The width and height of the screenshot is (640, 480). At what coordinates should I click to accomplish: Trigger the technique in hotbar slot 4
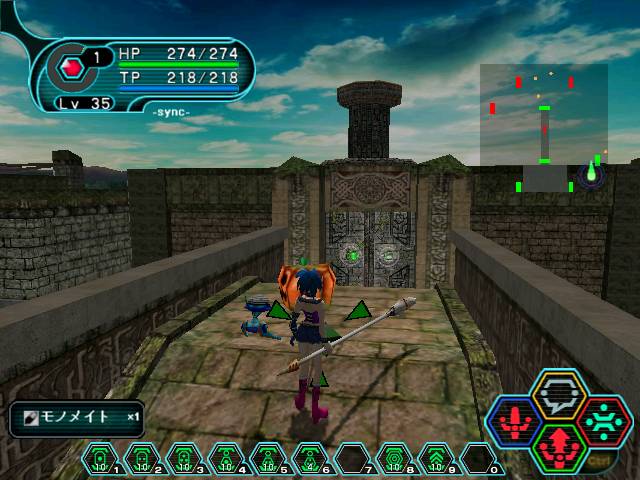pos(226,458)
